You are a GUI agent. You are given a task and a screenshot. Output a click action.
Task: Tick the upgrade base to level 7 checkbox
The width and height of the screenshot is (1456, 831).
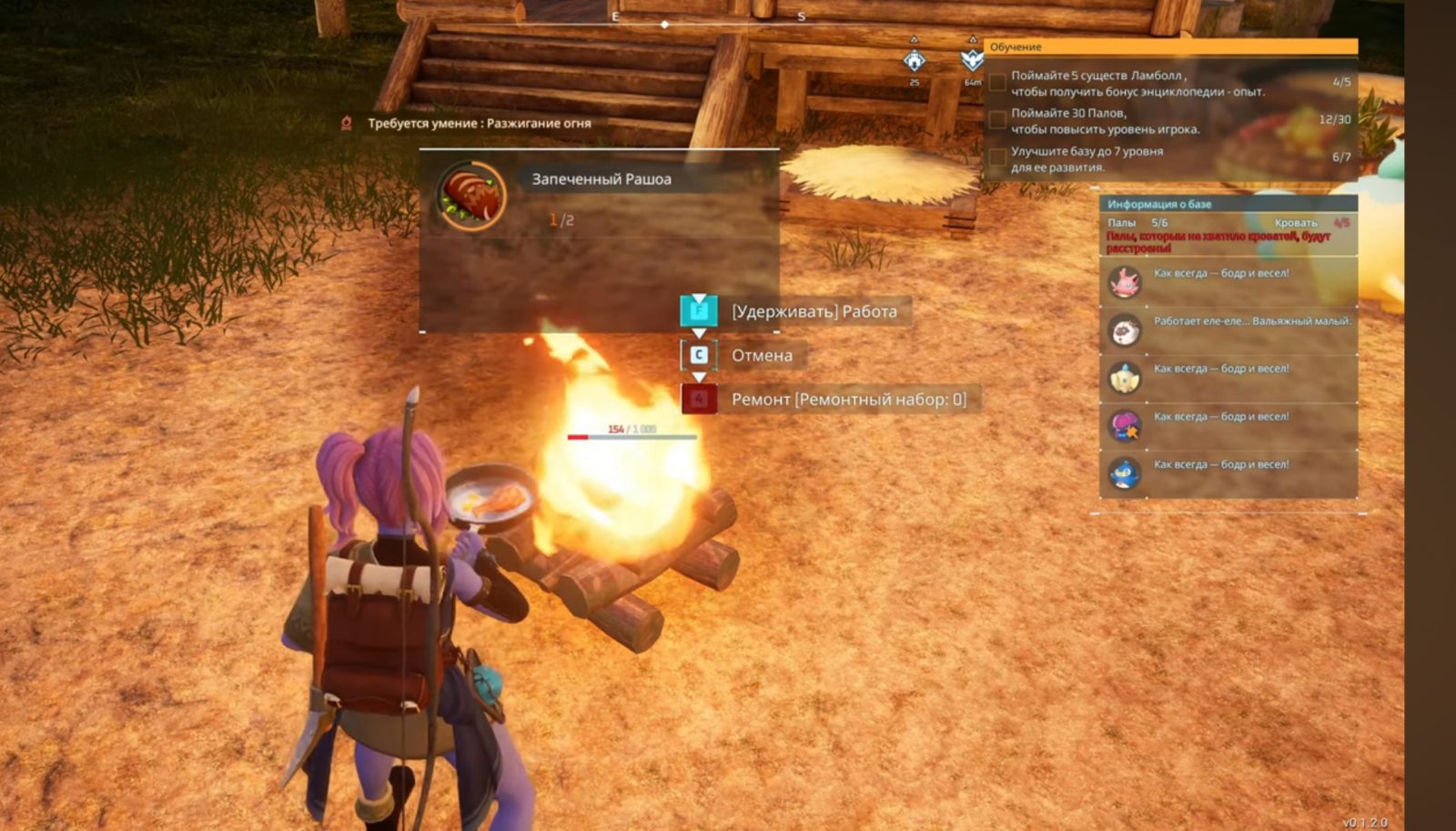(x=997, y=157)
